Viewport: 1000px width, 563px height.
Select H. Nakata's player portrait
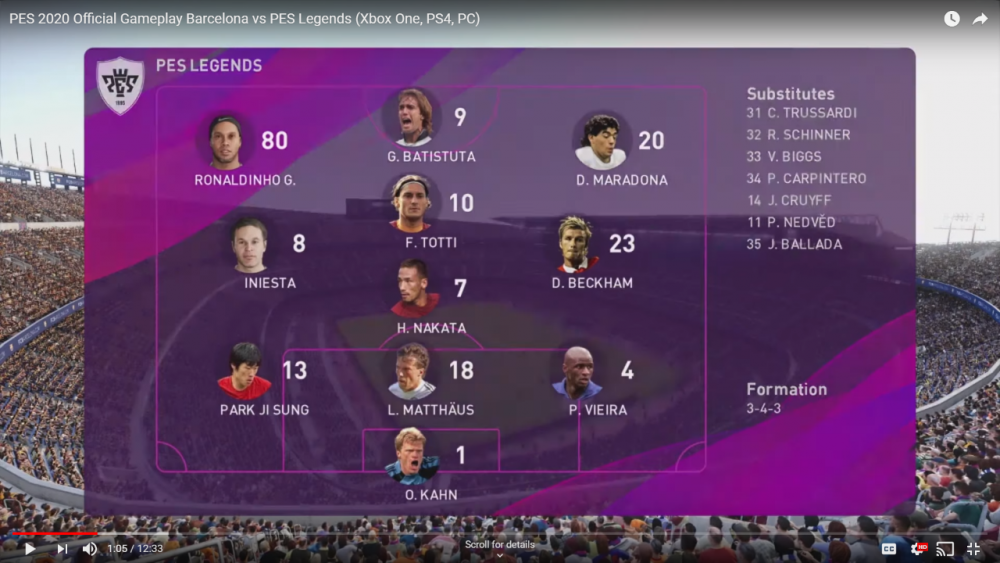pos(413,289)
